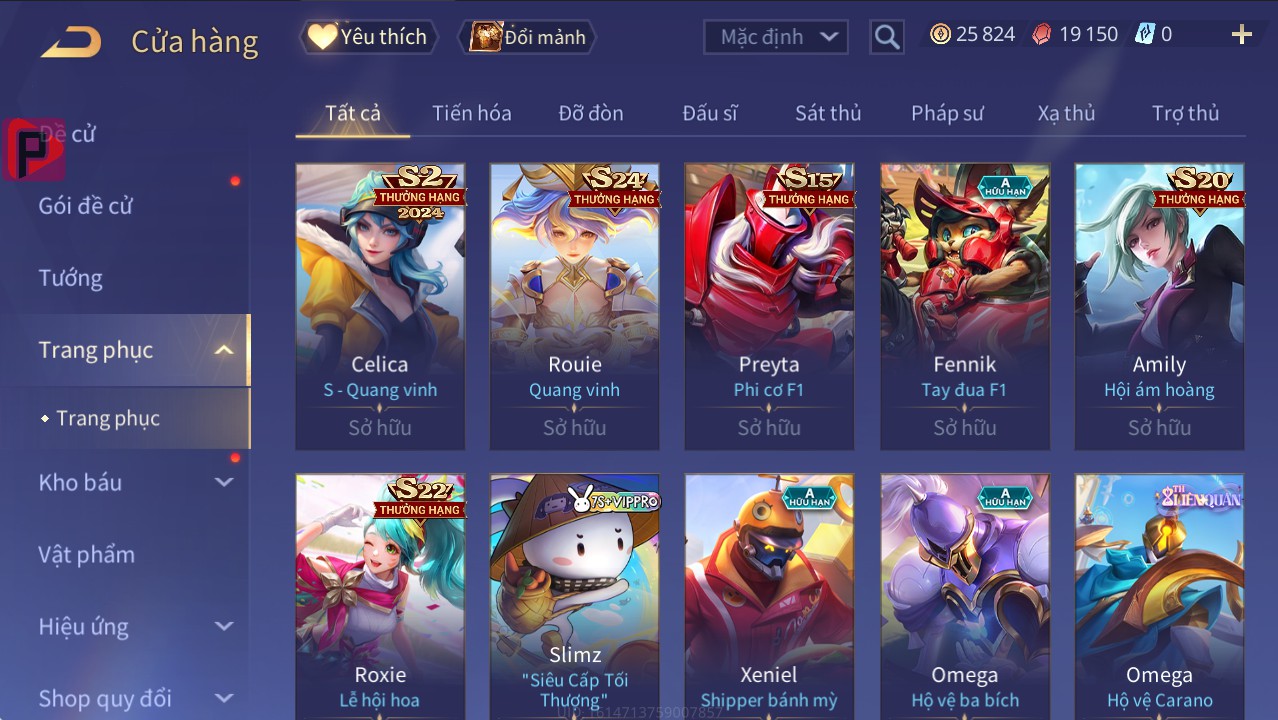Switch to the Tiến hóa tab

(471, 113)
